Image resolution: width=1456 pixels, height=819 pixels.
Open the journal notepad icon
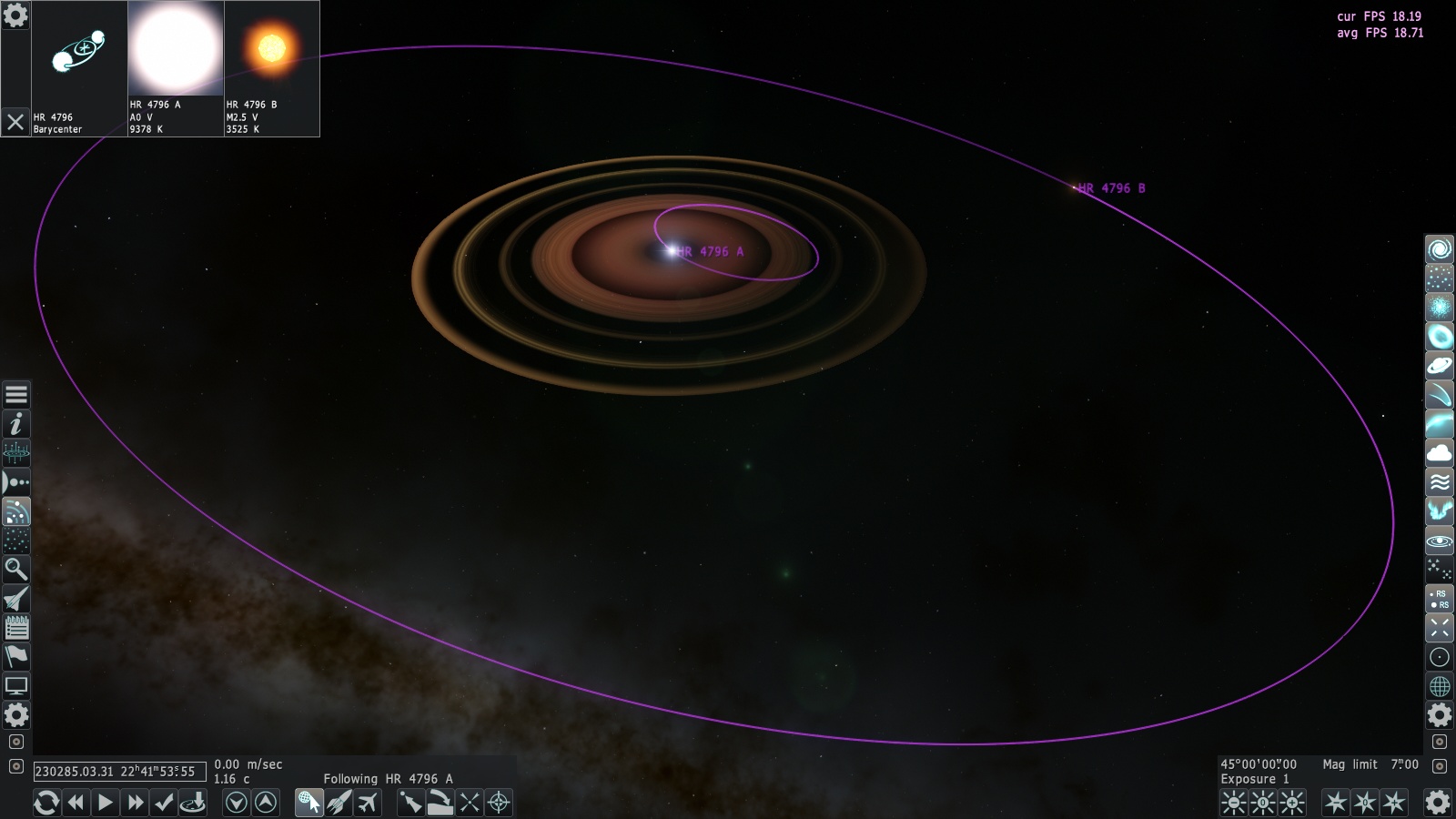click(16, 628)
